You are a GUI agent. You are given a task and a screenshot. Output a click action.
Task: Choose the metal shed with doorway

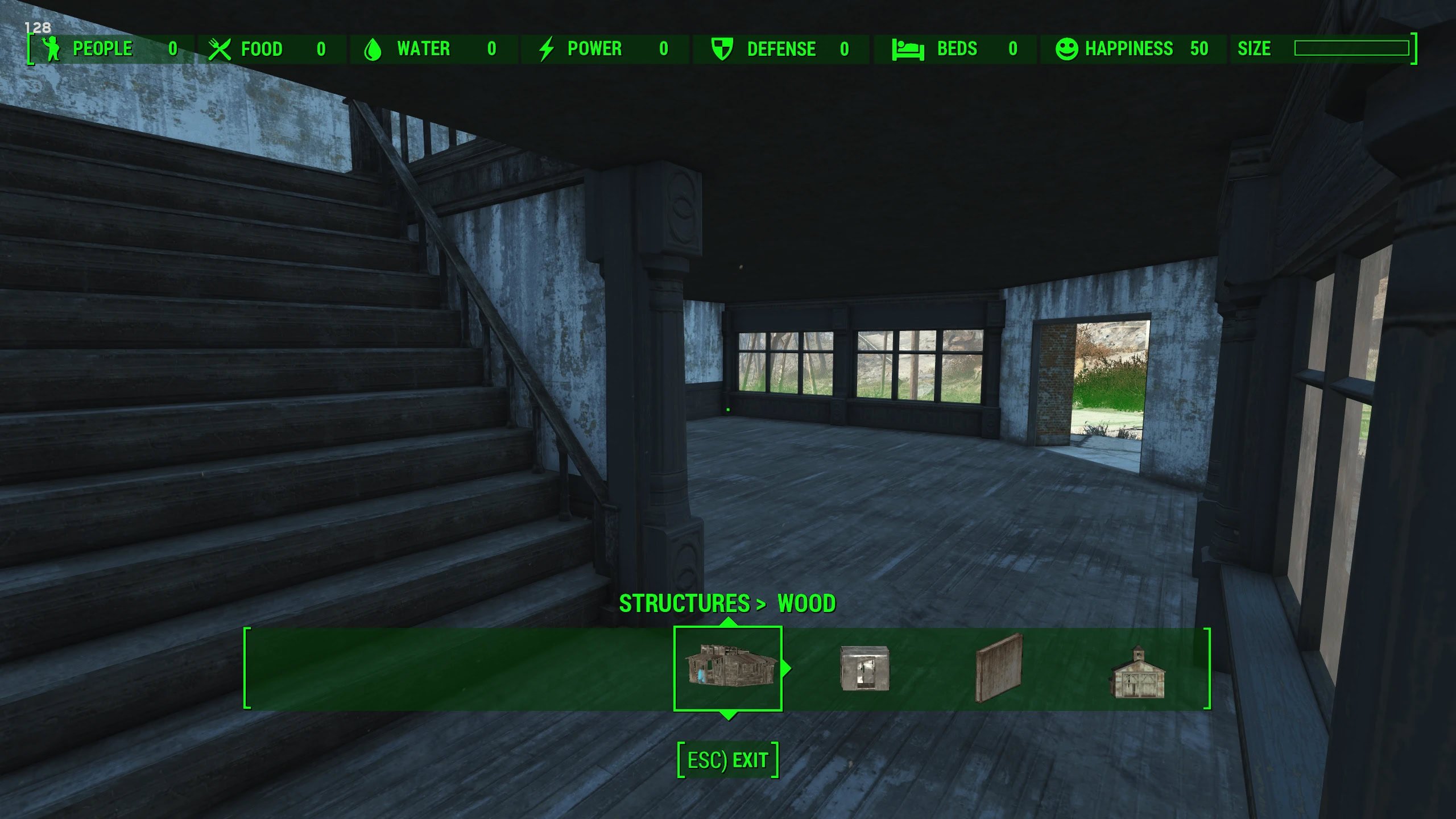pyautogui.click(x=864, y=668)
